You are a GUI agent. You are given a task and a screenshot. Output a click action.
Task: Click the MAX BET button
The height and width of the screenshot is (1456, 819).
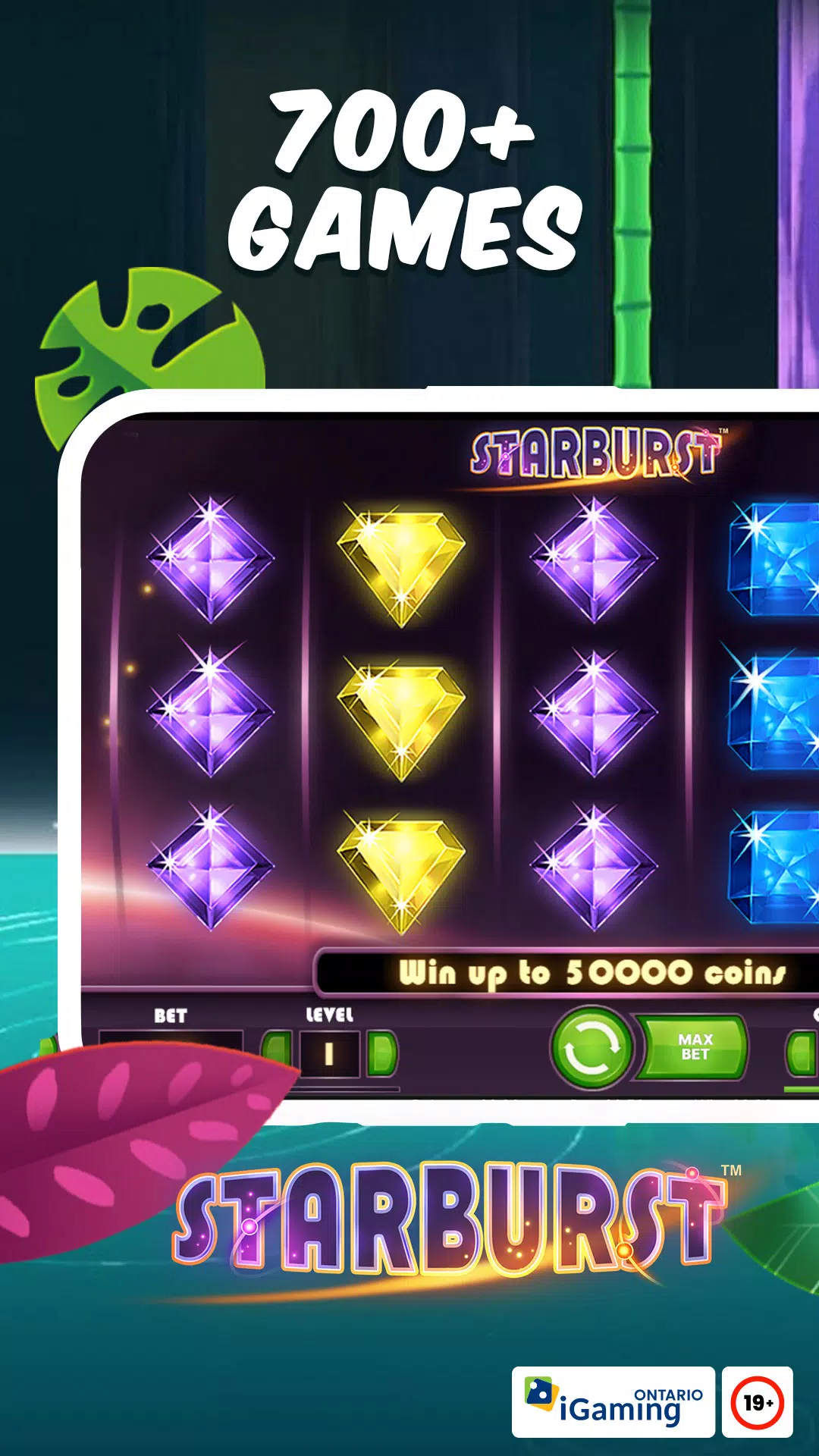[695, 1047]
